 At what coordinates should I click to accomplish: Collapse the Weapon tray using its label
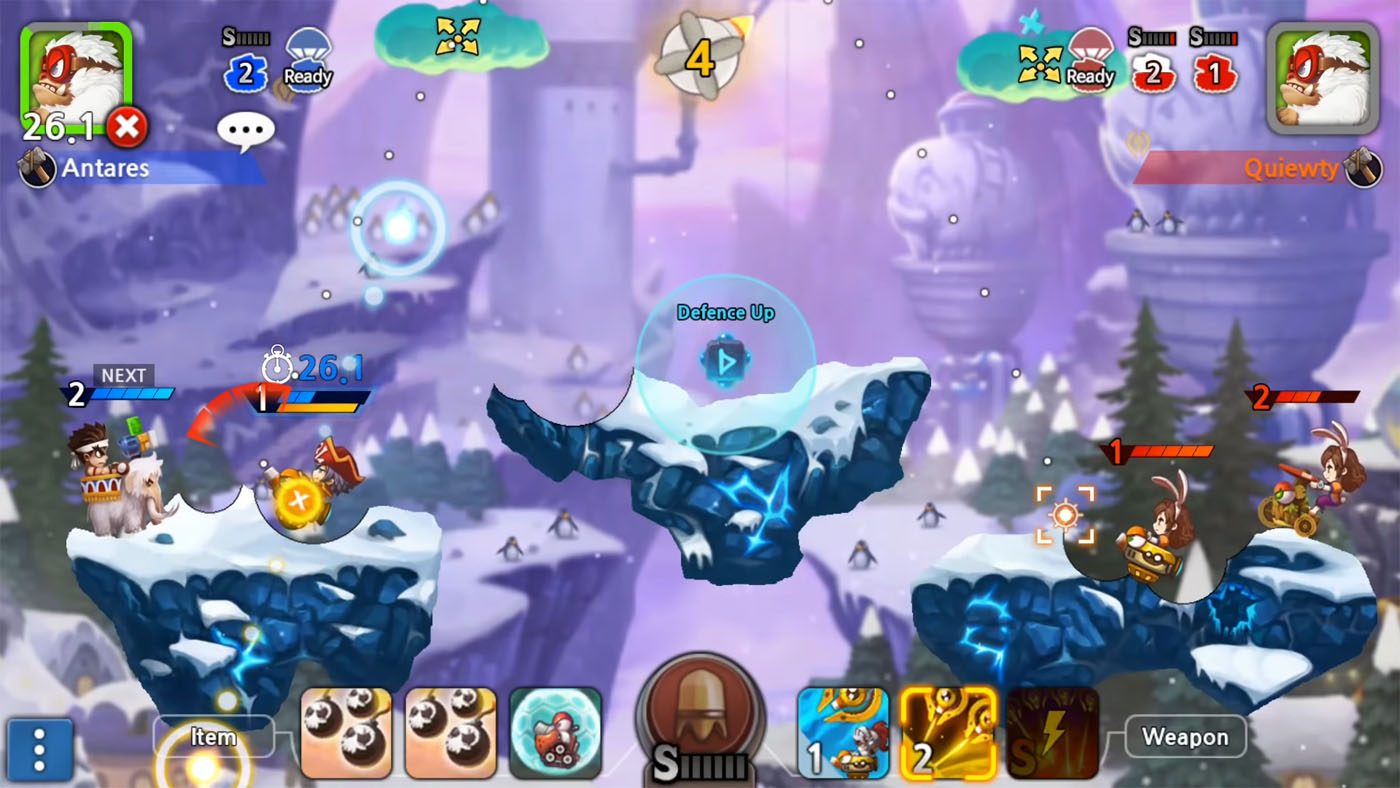(1185, 738)
